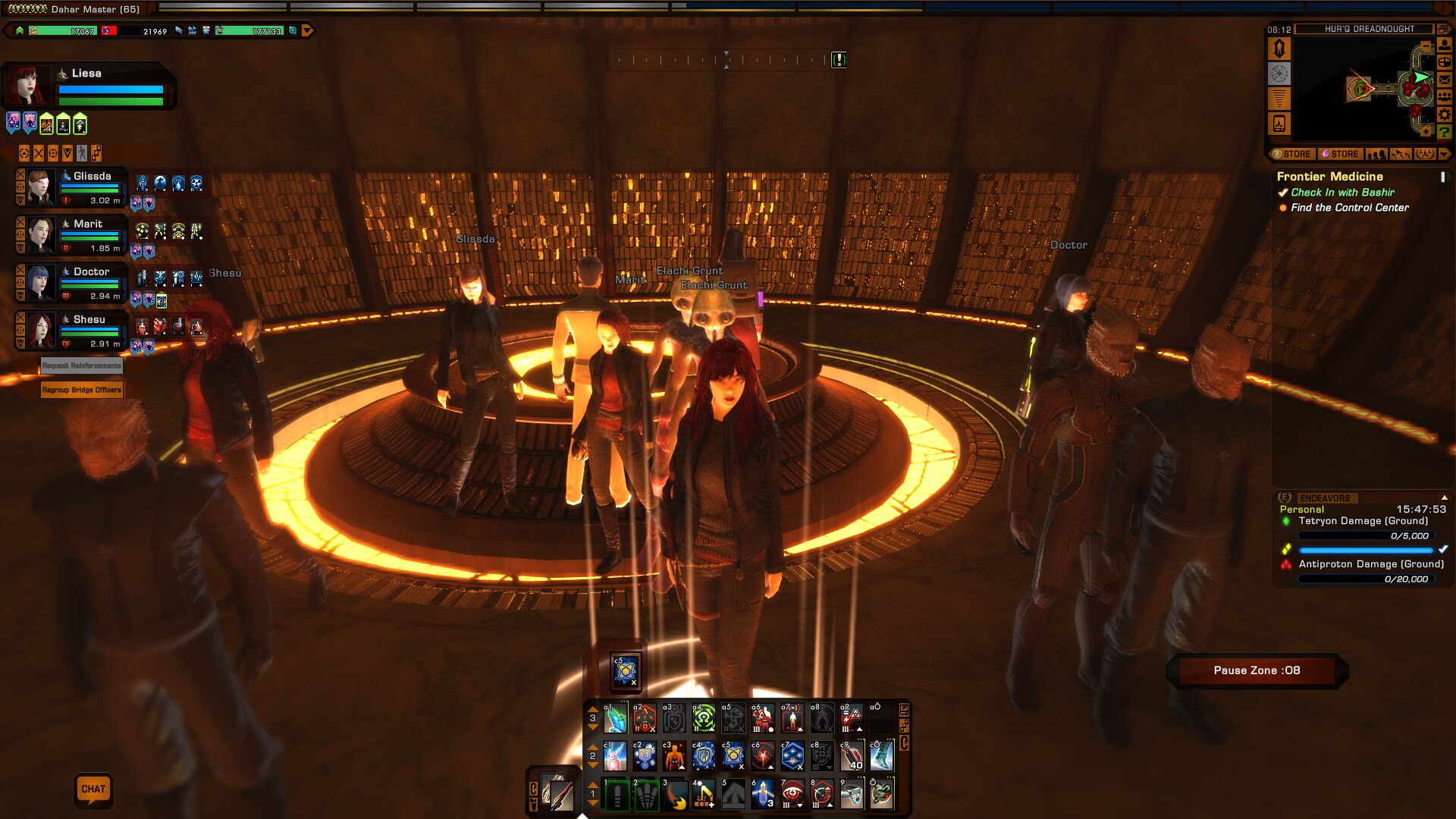Viewport: 1456px width, 819px height.
Task: Select the Find the Control Center objective
Action: coord(1349,208)
